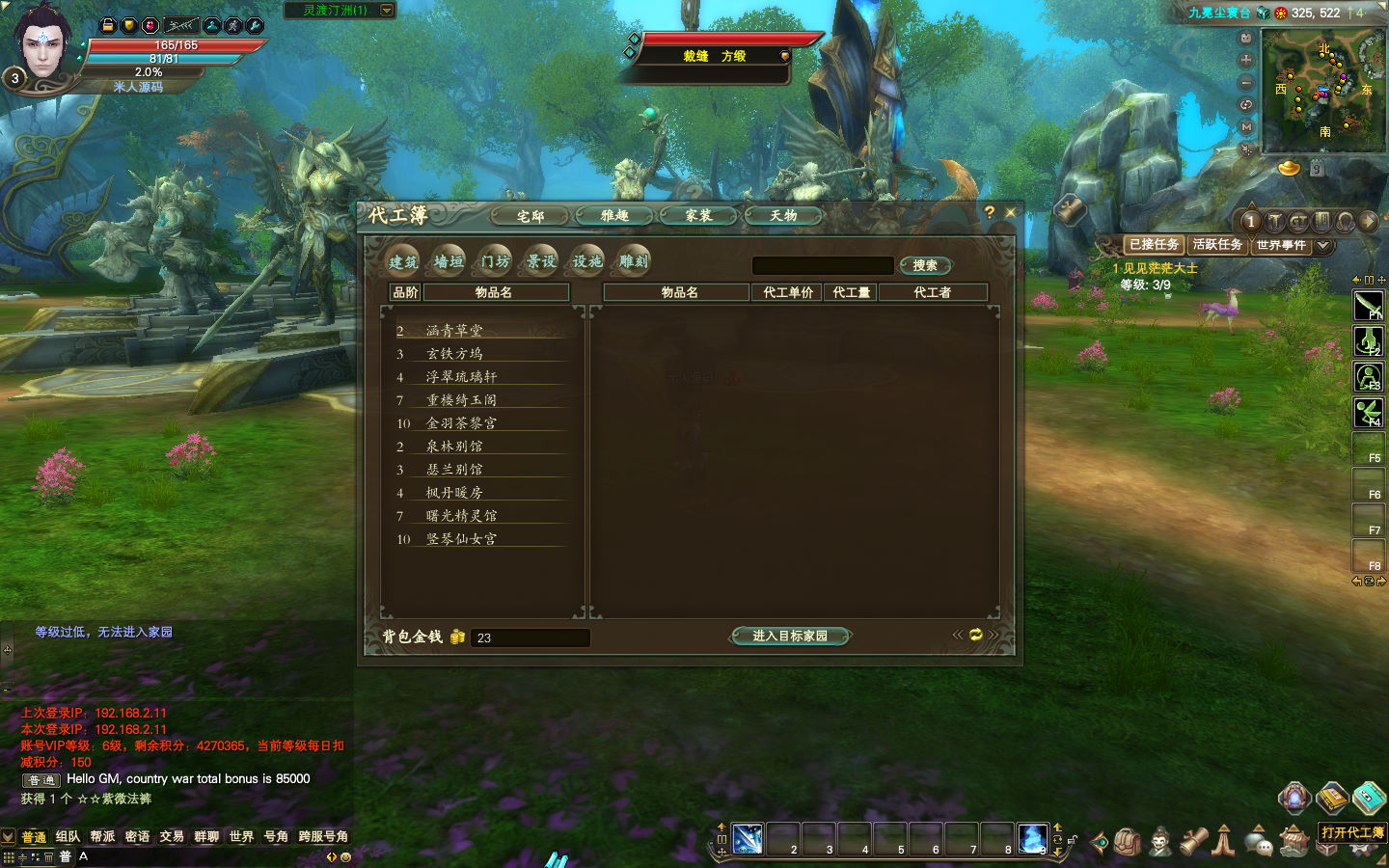
Task: Select the 家装 tab
Action: 699,216
